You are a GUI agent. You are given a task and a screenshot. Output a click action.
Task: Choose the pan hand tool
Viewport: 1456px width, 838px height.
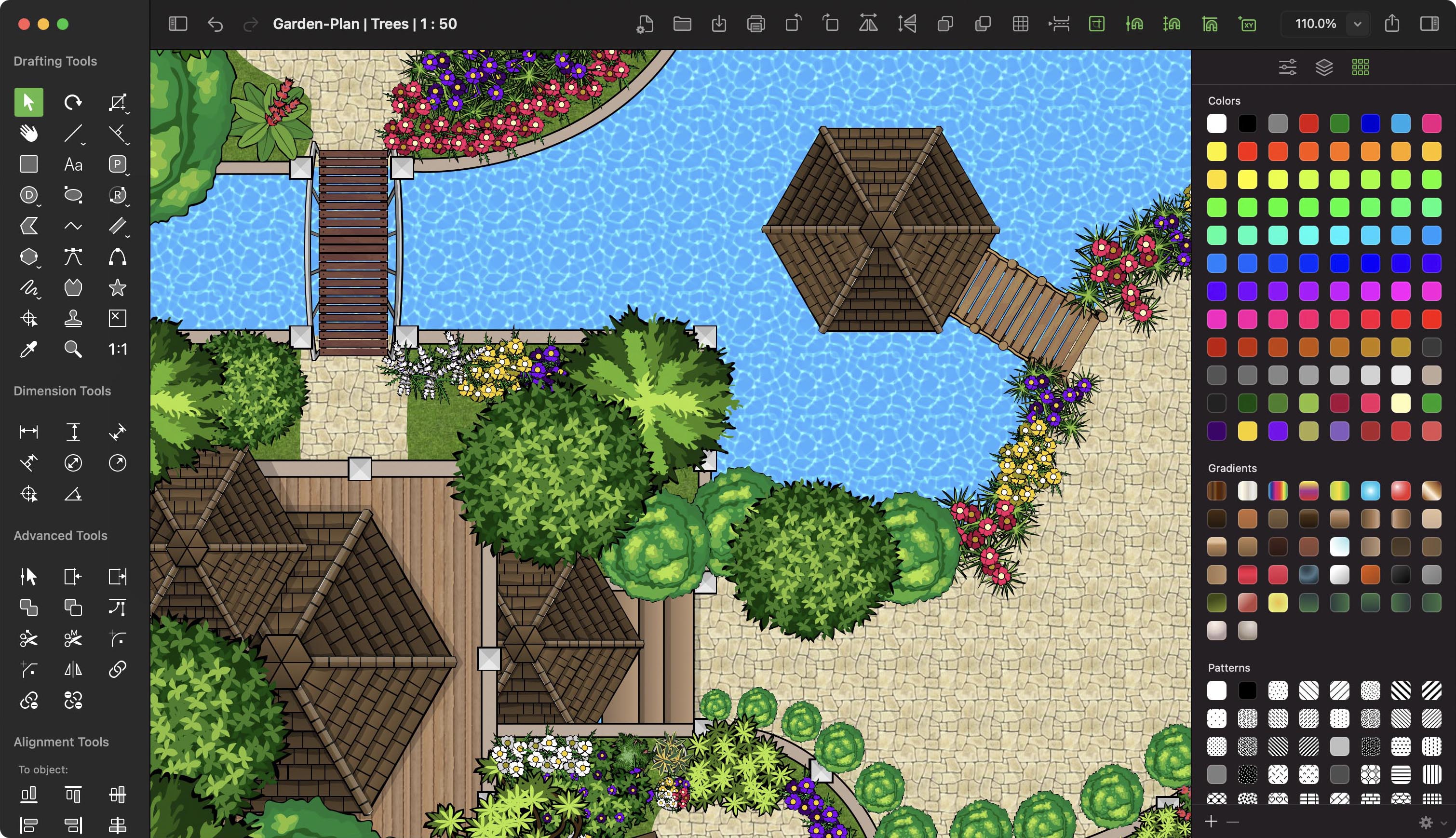28,134
